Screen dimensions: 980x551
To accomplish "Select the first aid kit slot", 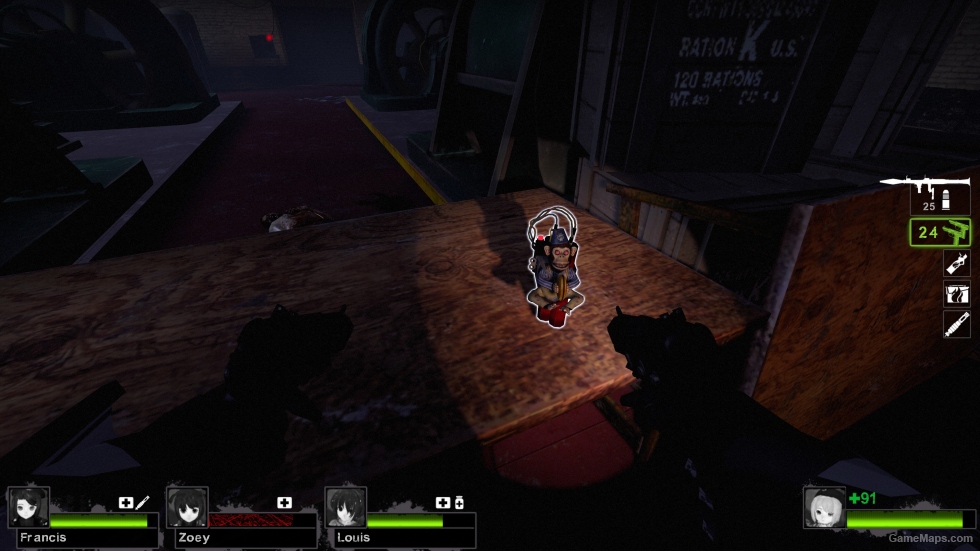I will click(956, 294).
